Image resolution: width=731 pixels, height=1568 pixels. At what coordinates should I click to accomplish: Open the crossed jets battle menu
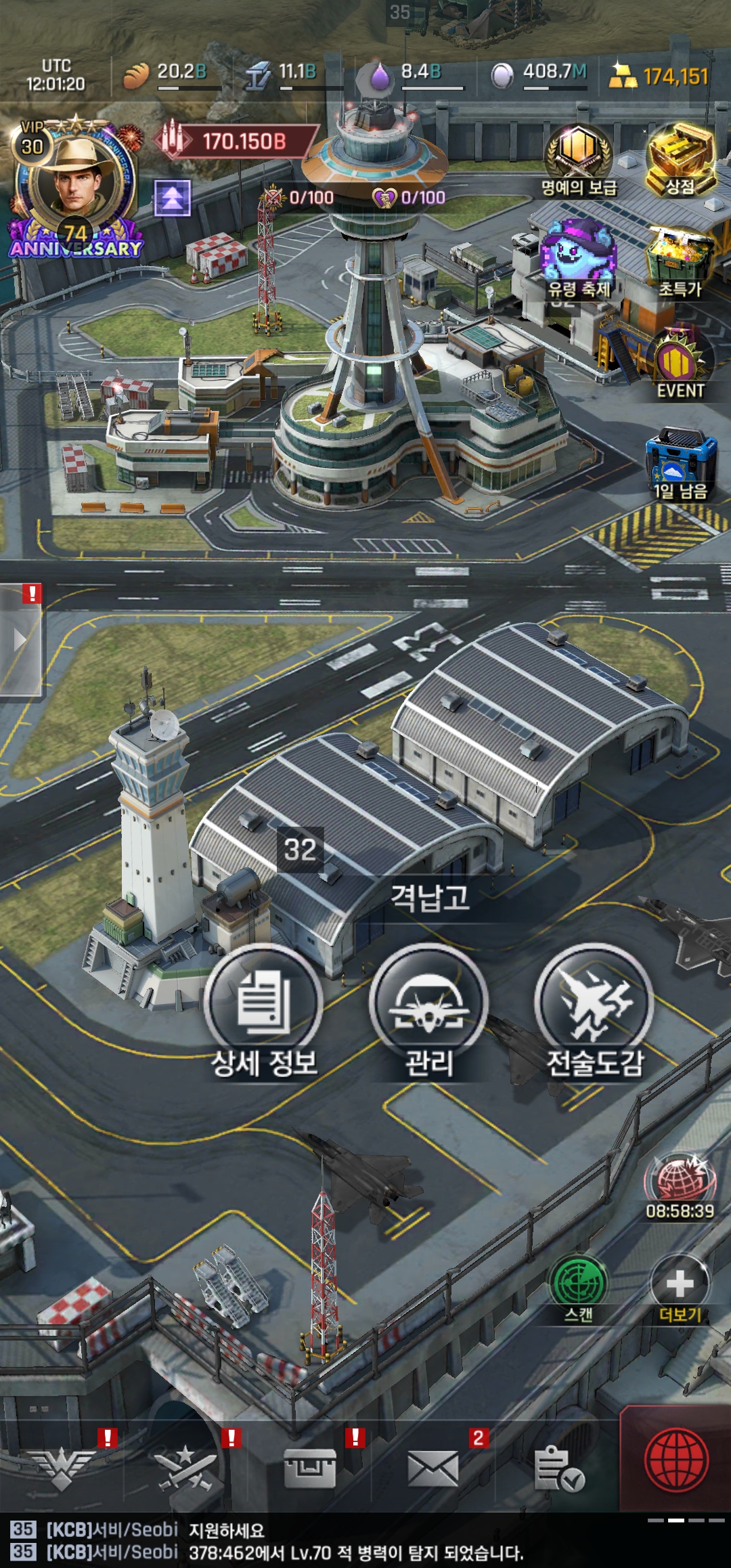[x=185, y=1468]
